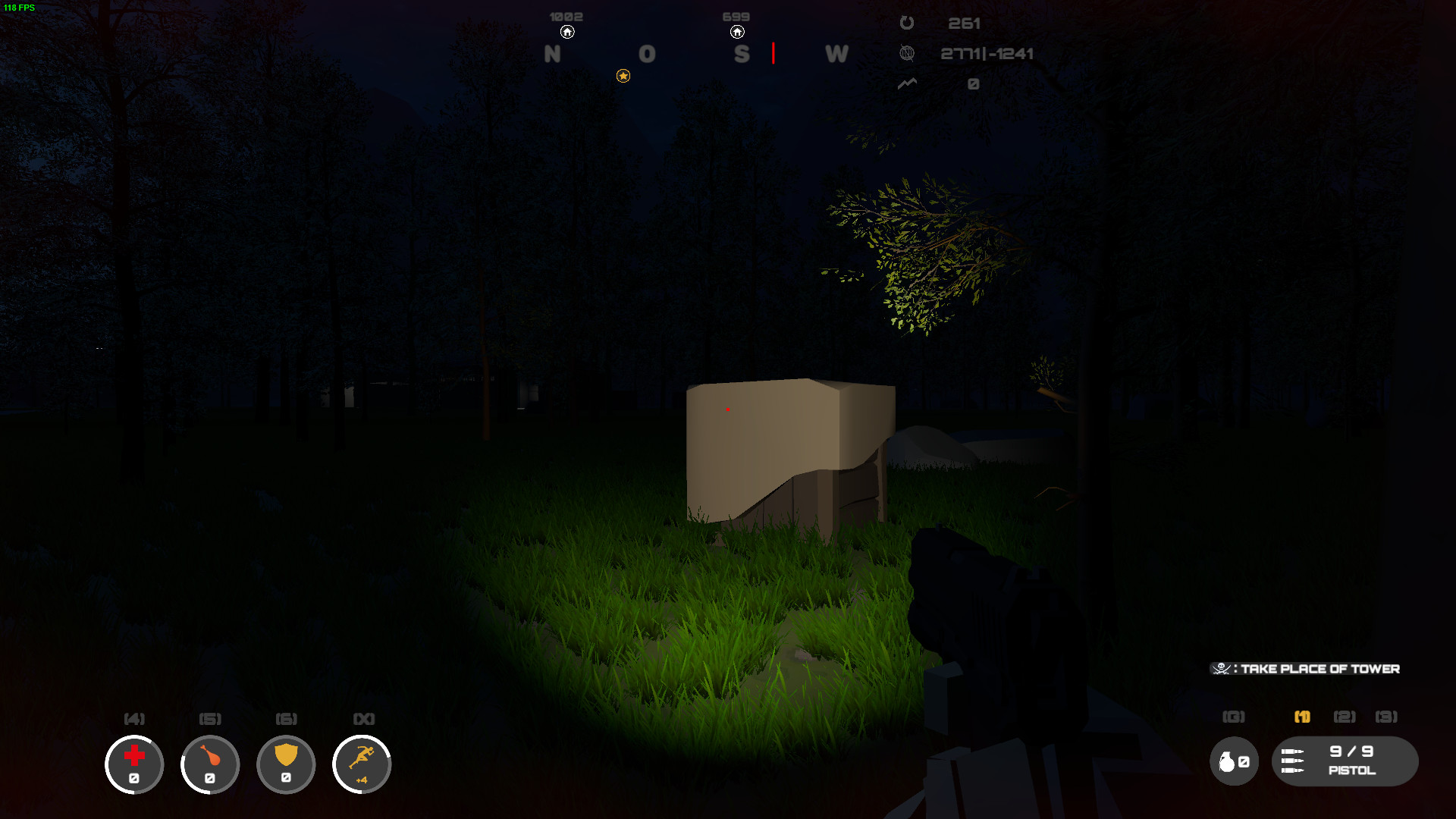Switch to weapon slot (2)
This screenshot has height=819, width=1456.
[1343, 716]
